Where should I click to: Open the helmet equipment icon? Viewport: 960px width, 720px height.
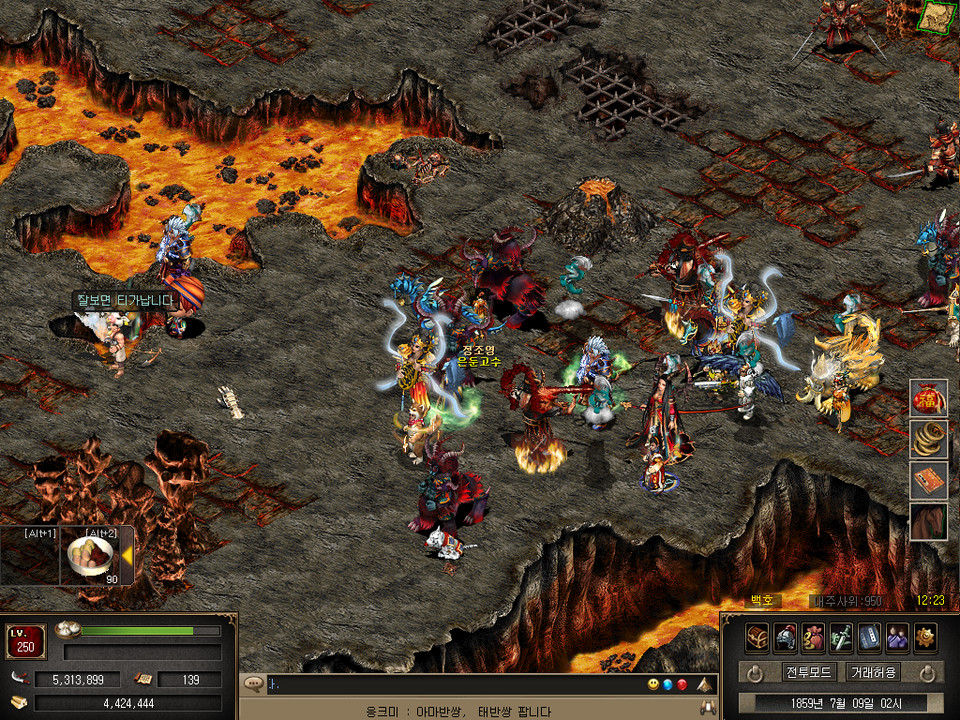(x=786, y=637)
